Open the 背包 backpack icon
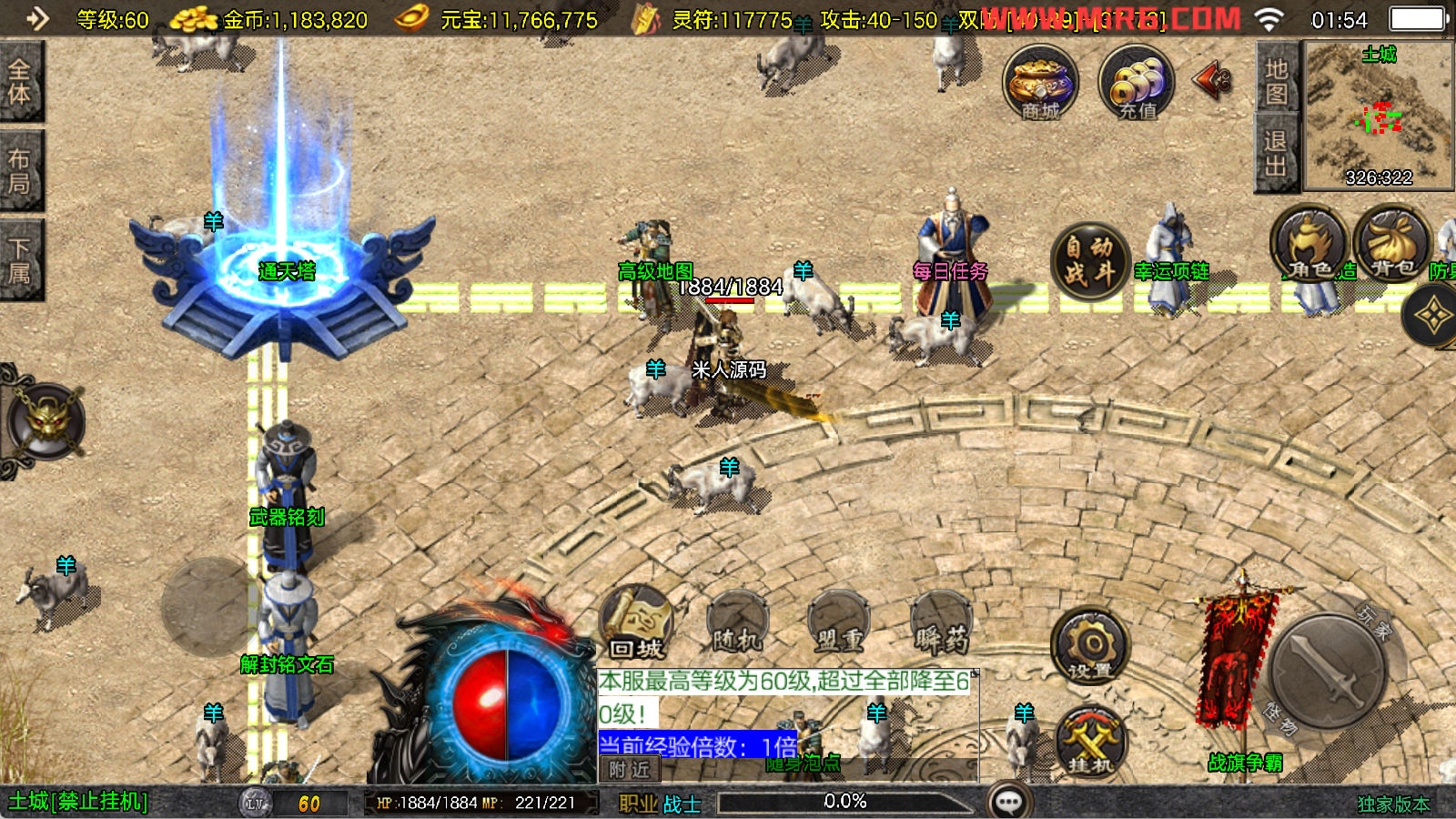The width and height of the screenshot is (1456, 819). pyautogui.click(x=1392, y=244)
